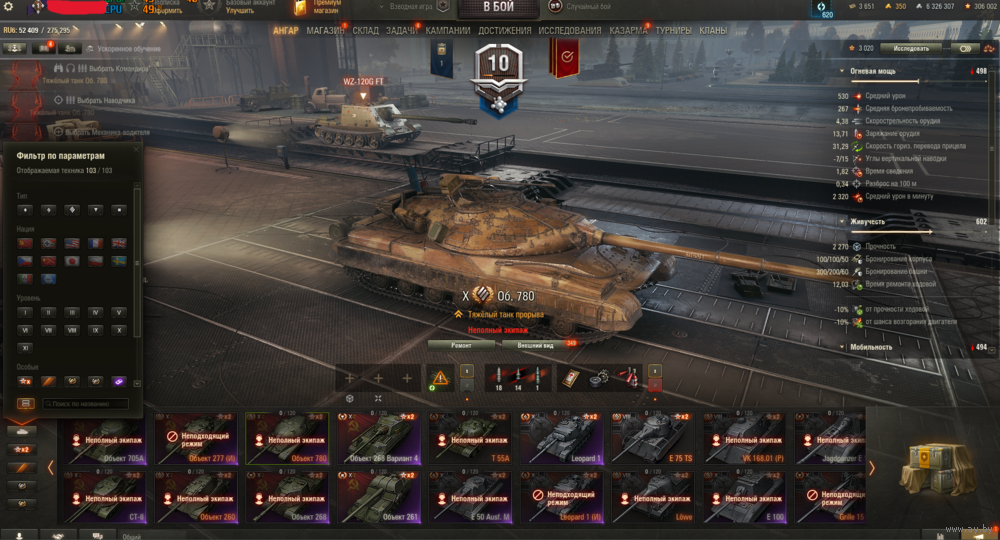Go to the «ДОСТИЖЕНИЯ» tab
This screenshot has height=540, width=1000.
504,30
